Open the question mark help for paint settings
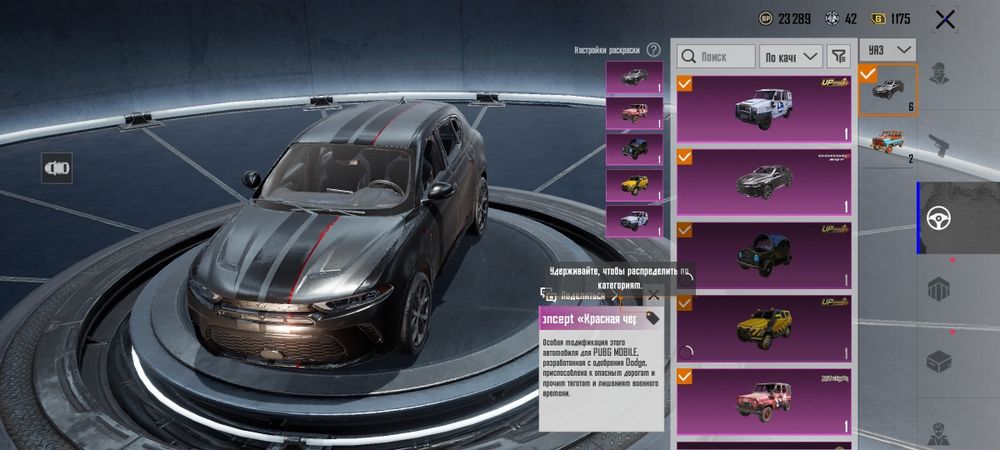 click(653, 49)
